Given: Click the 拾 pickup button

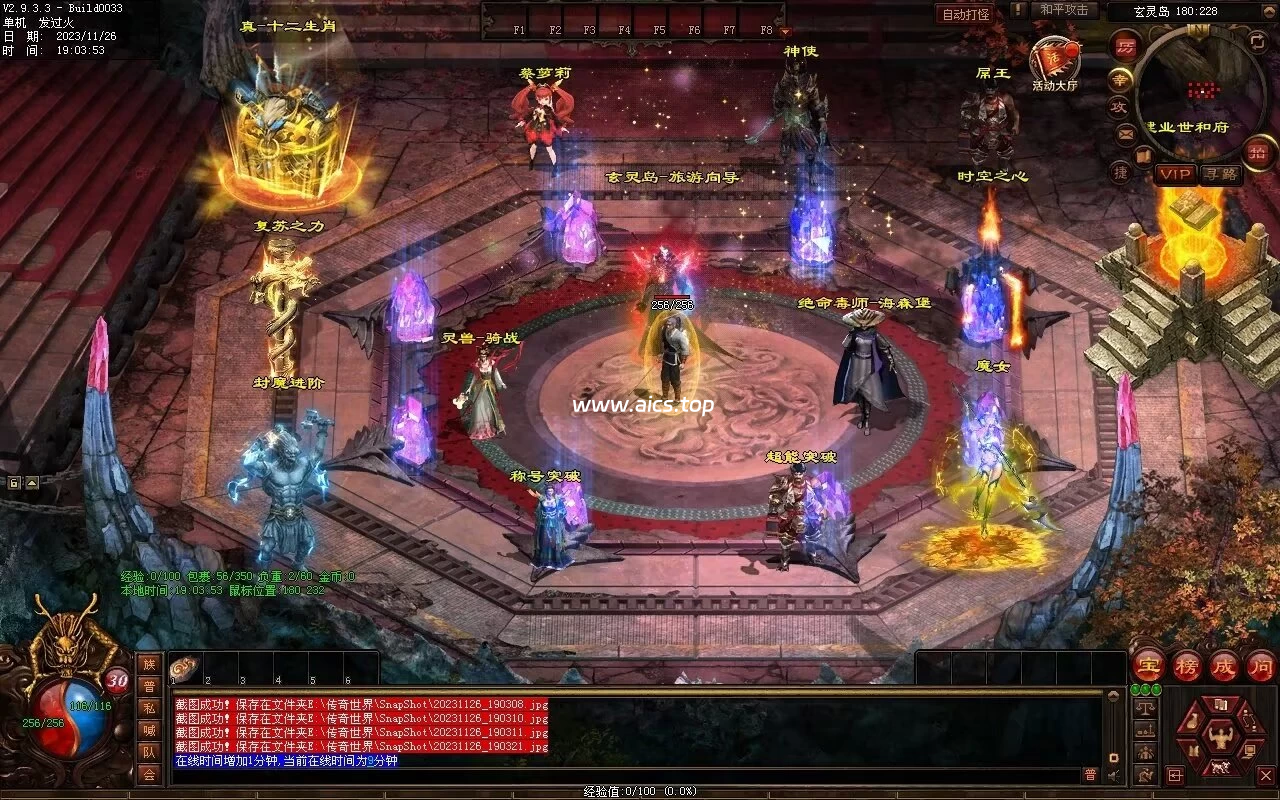Looking at the screenshot, I should tap(1257, 152).
